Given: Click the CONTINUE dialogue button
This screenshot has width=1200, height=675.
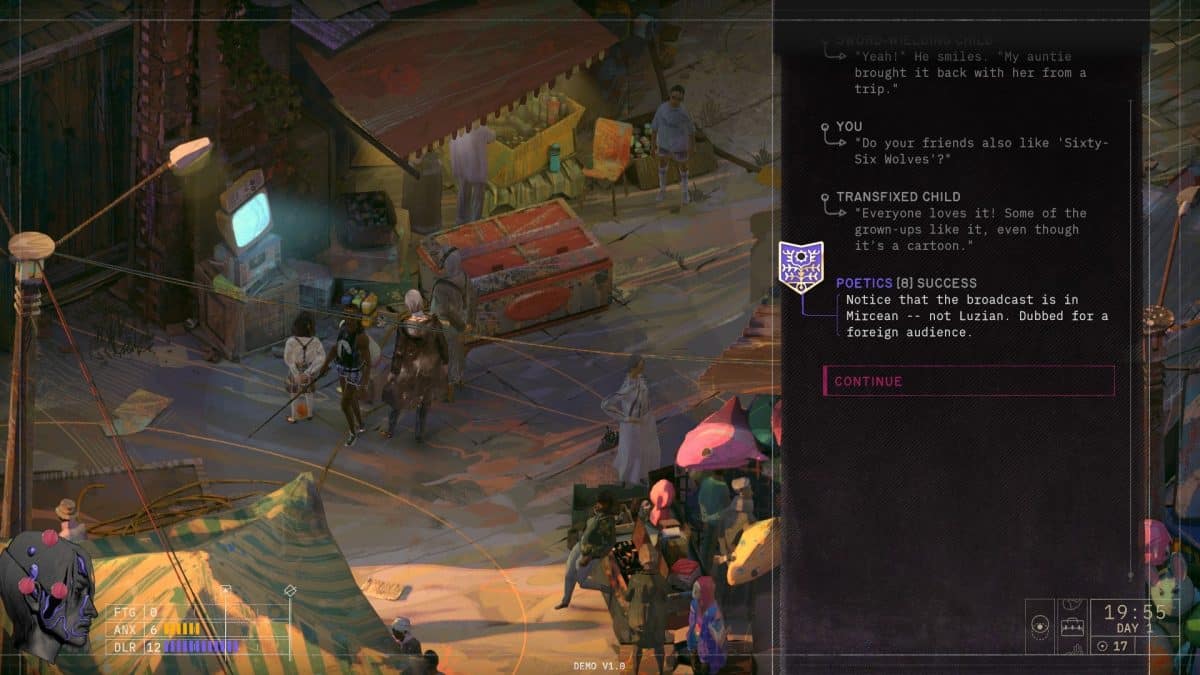Looking at the screenshot, I should click(967, 381).
